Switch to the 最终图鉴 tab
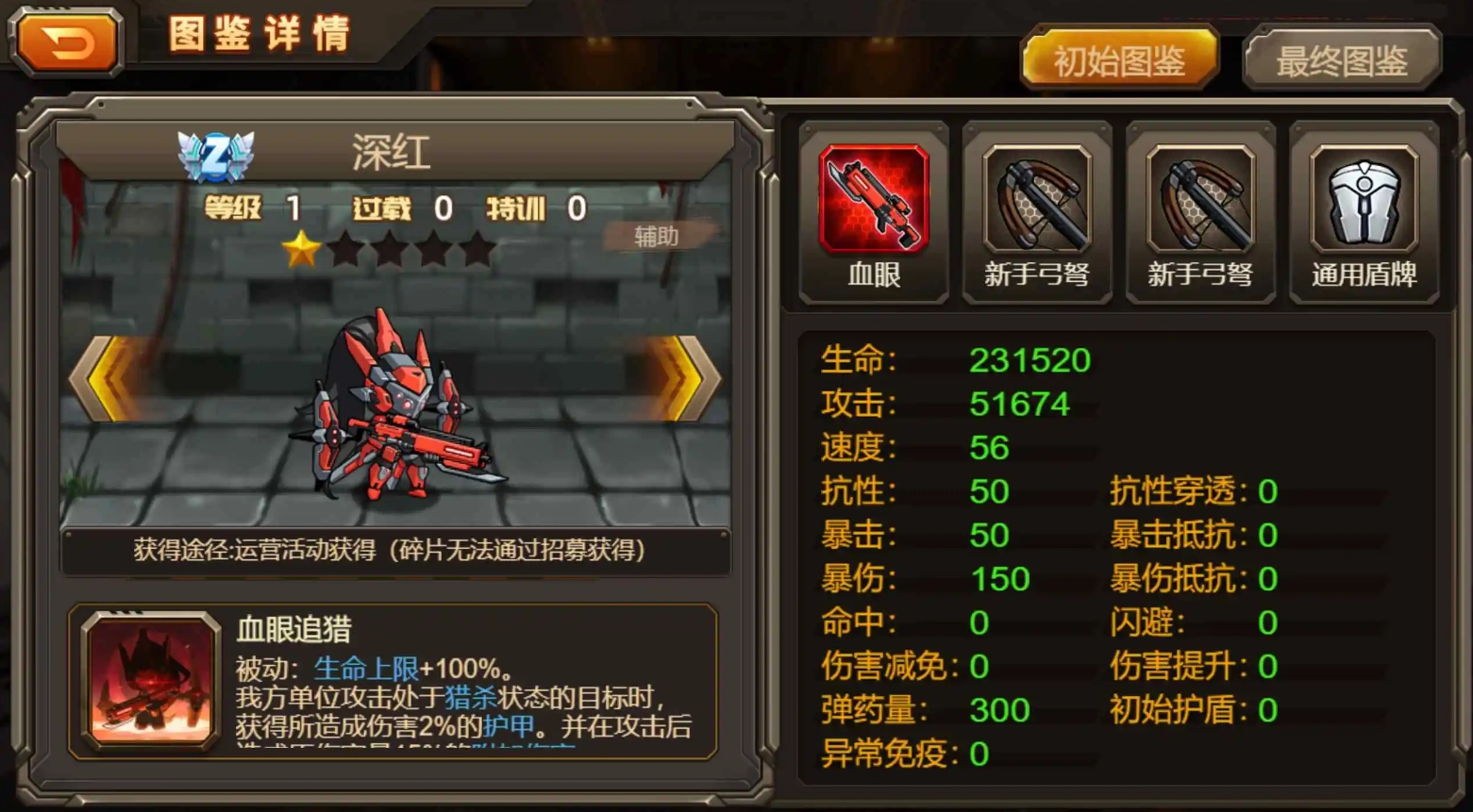Image resolution: width=1473 pixels, height=812 pixels. coord(1341,61)
